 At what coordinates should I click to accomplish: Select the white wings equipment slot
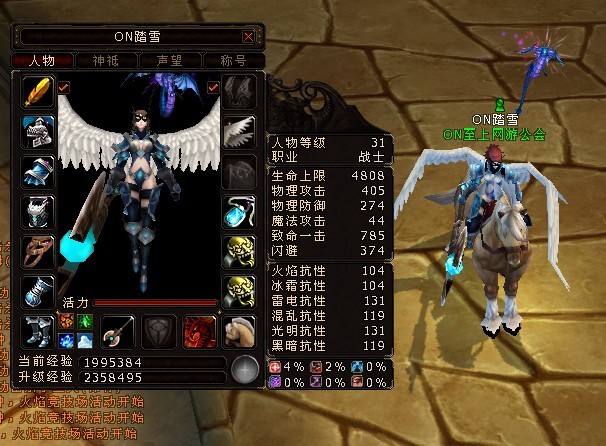pos(239,132)
